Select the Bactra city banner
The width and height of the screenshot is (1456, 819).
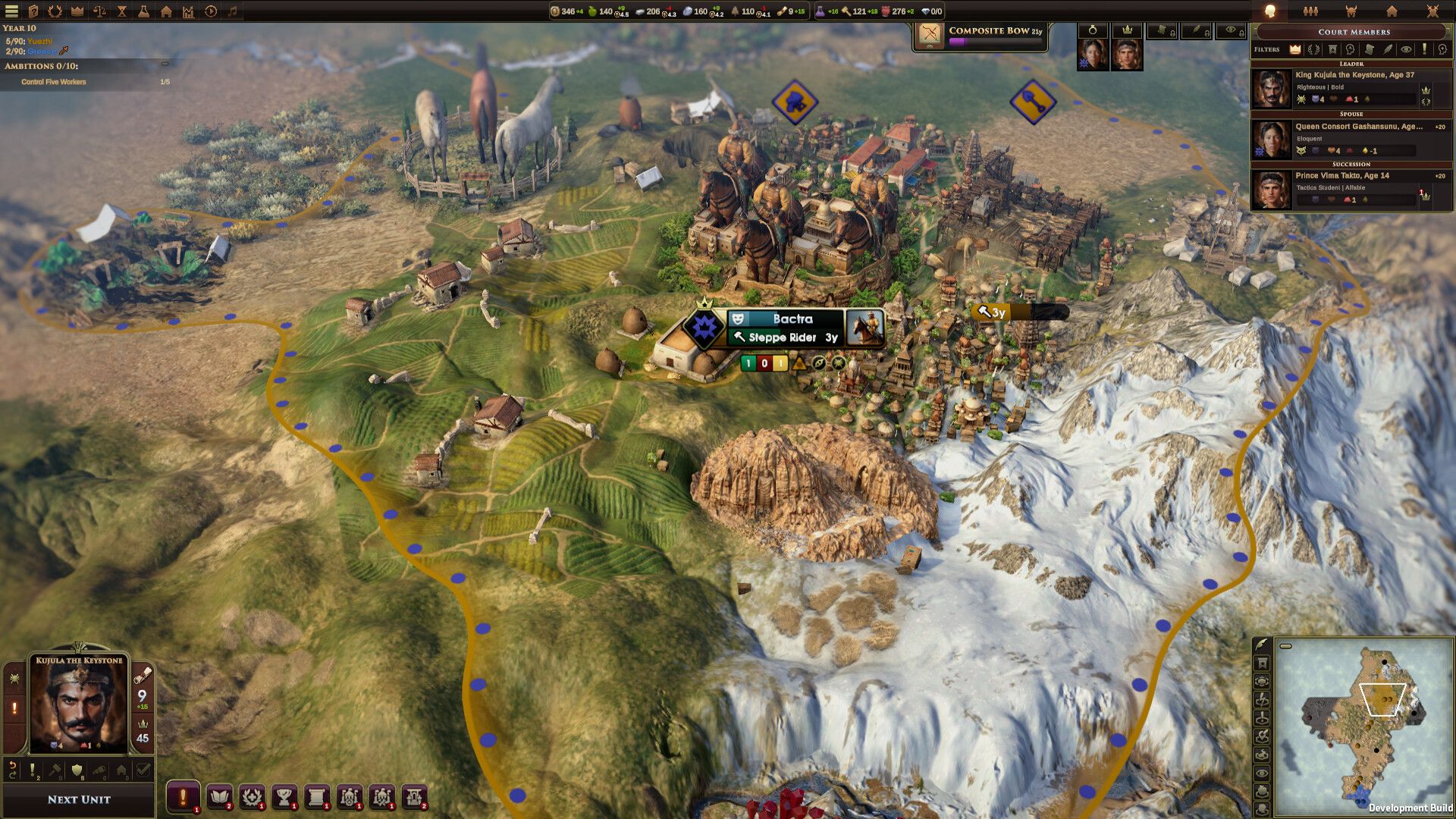(792, 328)
